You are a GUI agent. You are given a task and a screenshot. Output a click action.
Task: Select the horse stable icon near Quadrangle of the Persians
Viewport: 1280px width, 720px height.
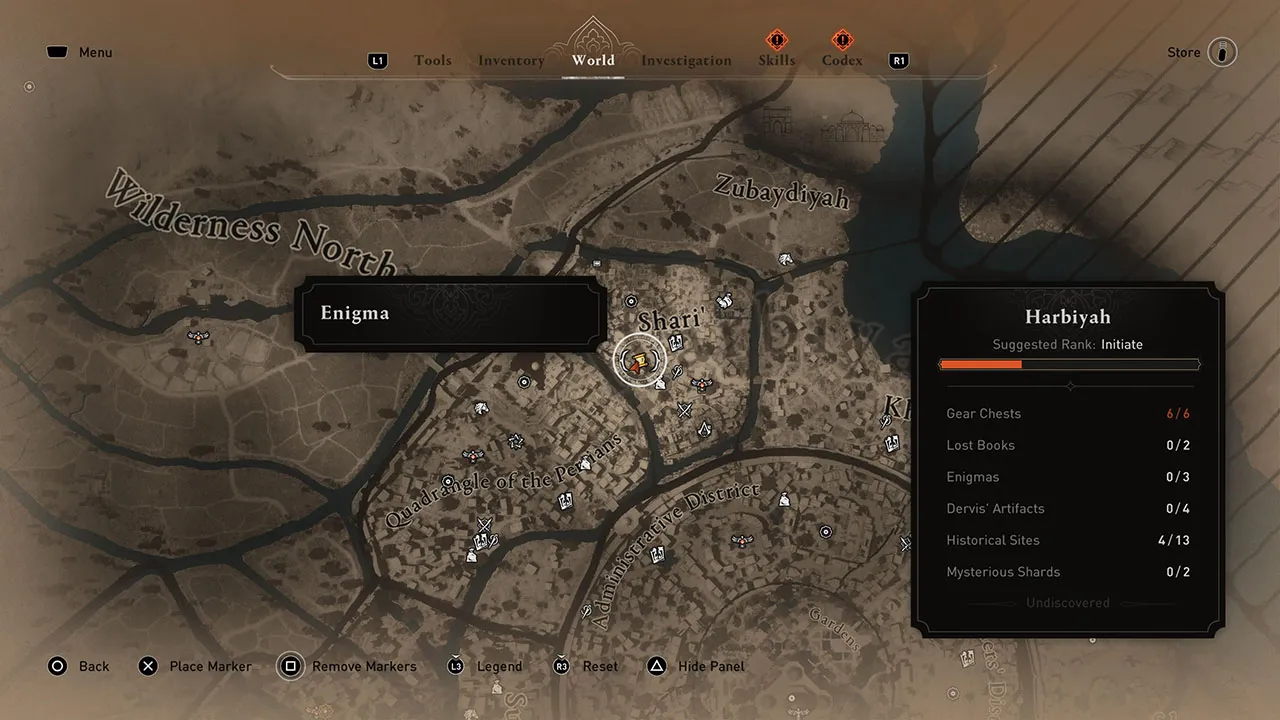tap(480, 408)
